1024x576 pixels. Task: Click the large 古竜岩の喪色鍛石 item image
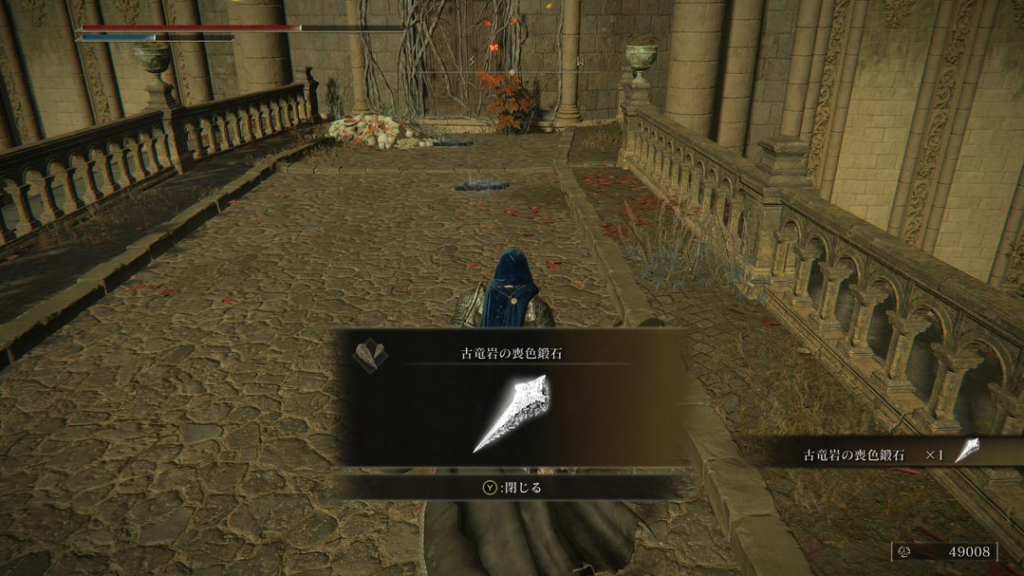pos(513,412)
